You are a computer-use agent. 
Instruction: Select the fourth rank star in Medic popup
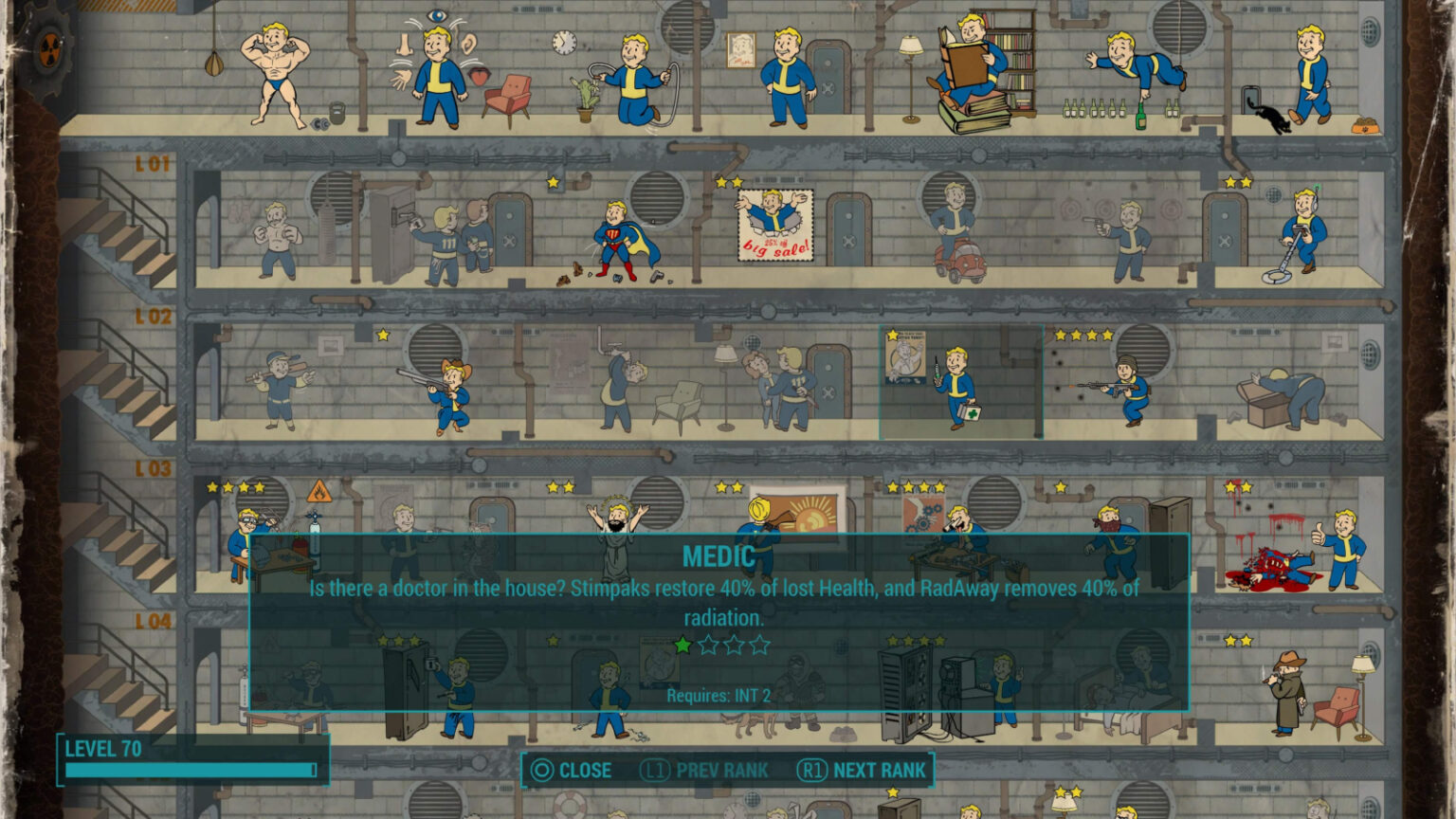(x=760, y=644)
